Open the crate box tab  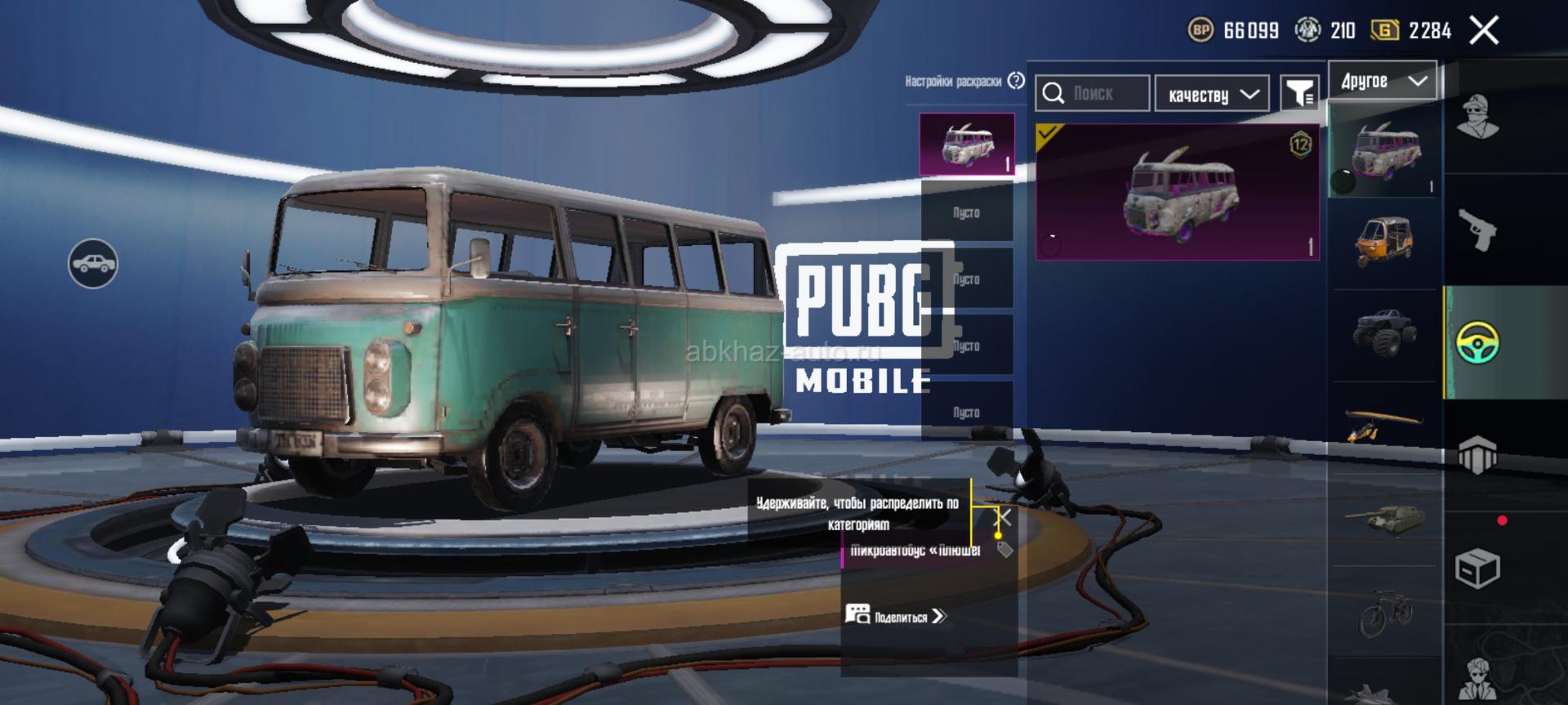click(x=1477, y=567)
